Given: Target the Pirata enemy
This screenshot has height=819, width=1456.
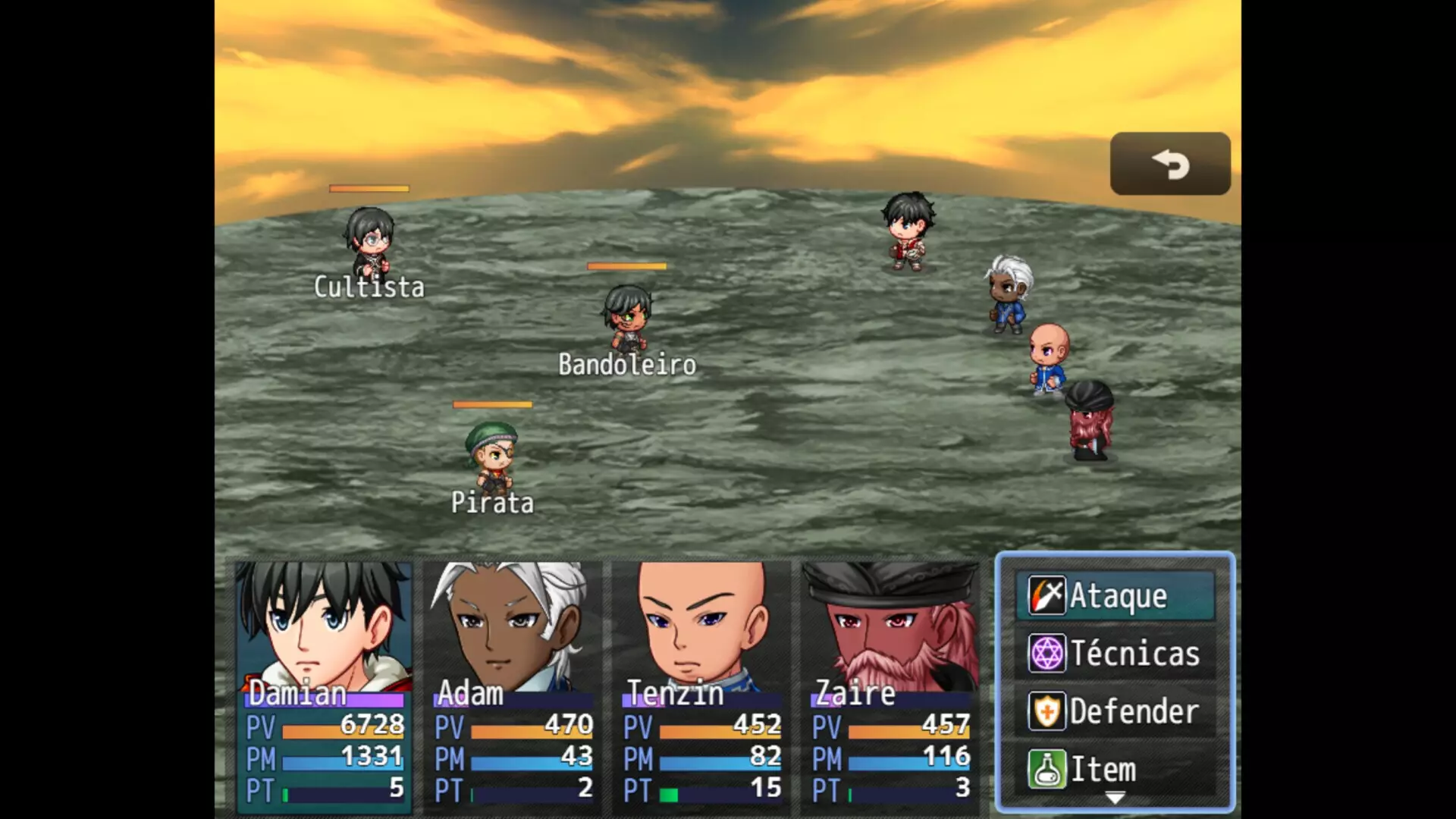Looking at the screenshot, I should 492,457.
